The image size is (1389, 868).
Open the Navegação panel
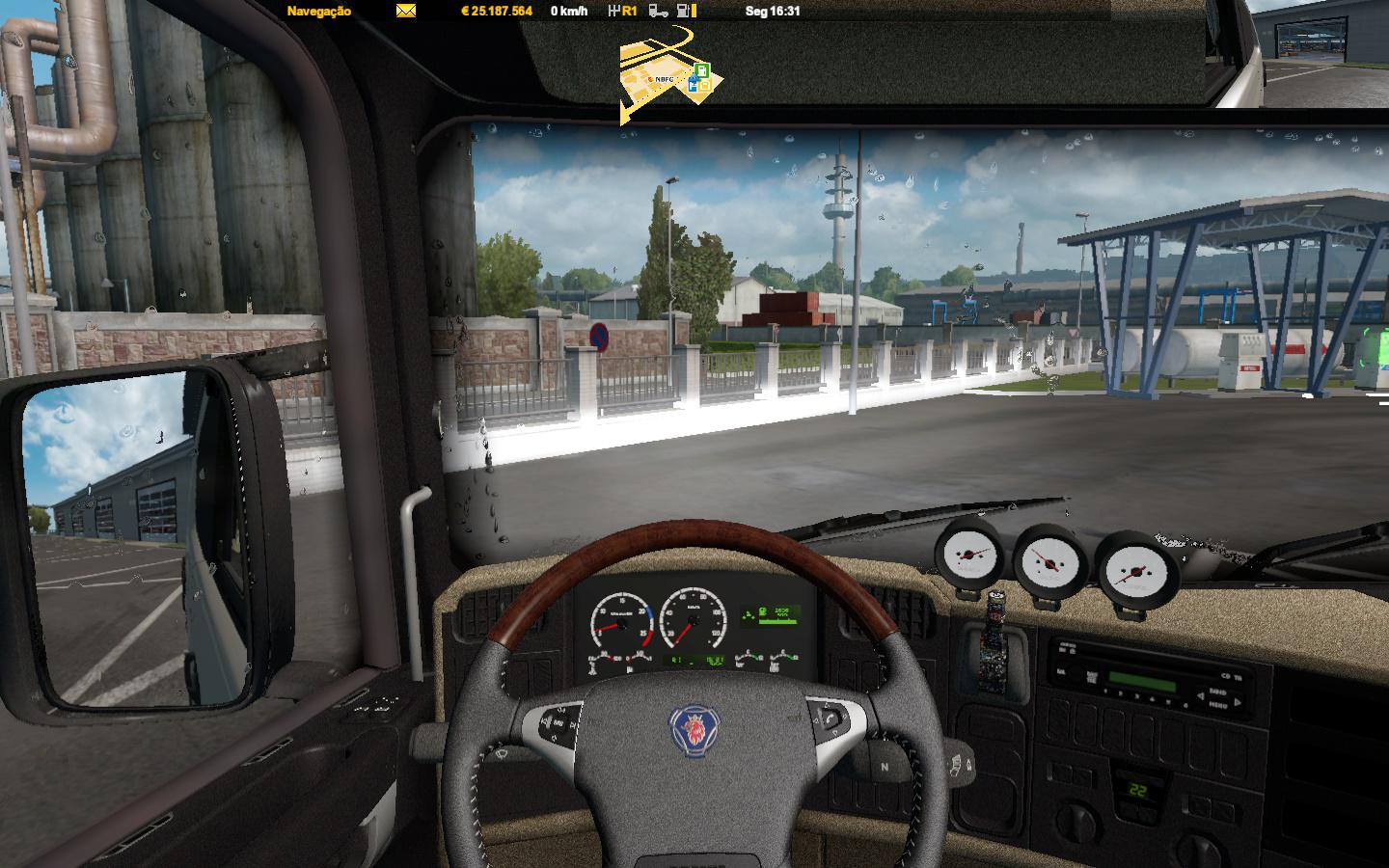pos(317,12)
